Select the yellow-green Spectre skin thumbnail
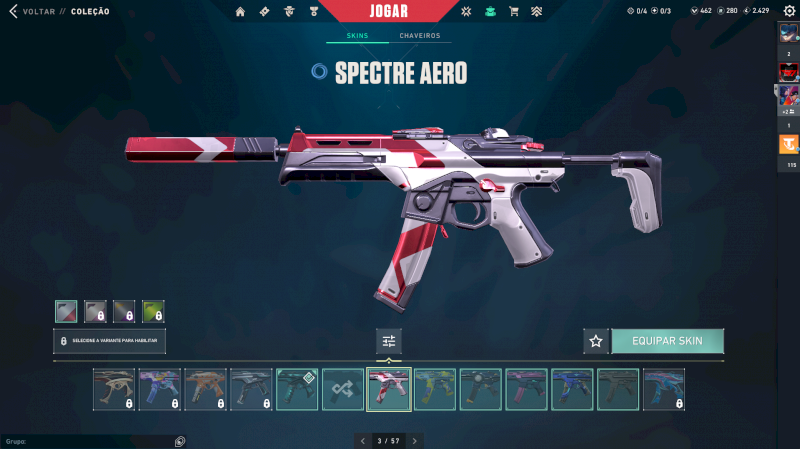 click(x=435, y=389)
